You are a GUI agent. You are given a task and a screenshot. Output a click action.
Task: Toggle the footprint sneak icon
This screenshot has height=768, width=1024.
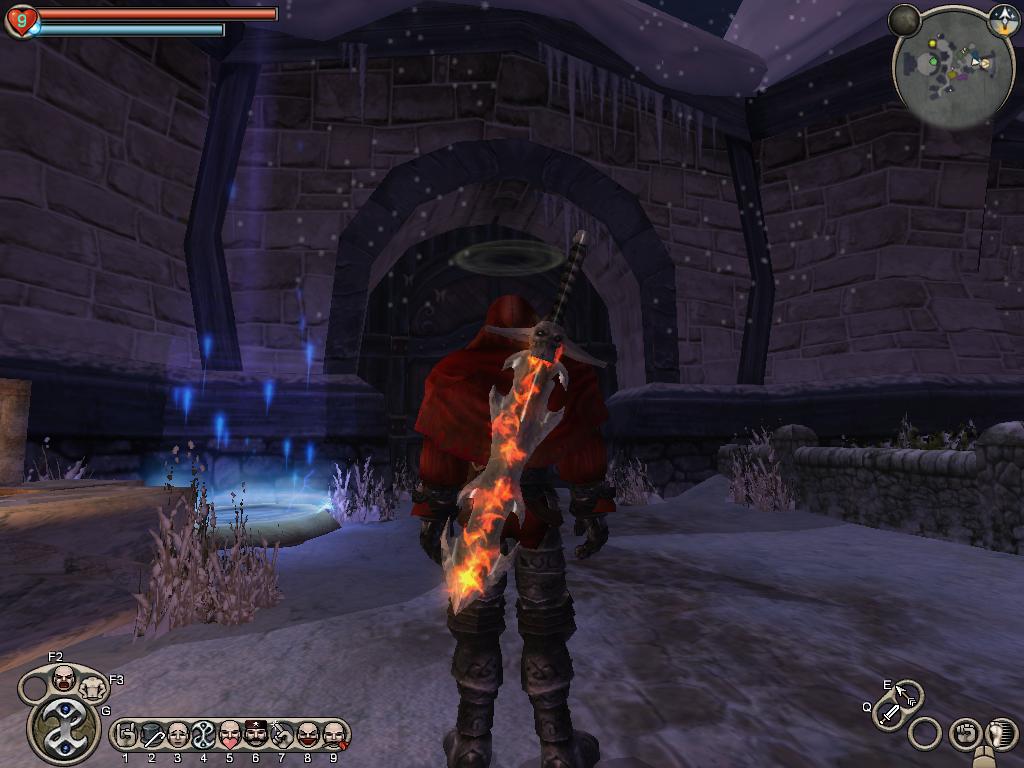coord(1000,735)
